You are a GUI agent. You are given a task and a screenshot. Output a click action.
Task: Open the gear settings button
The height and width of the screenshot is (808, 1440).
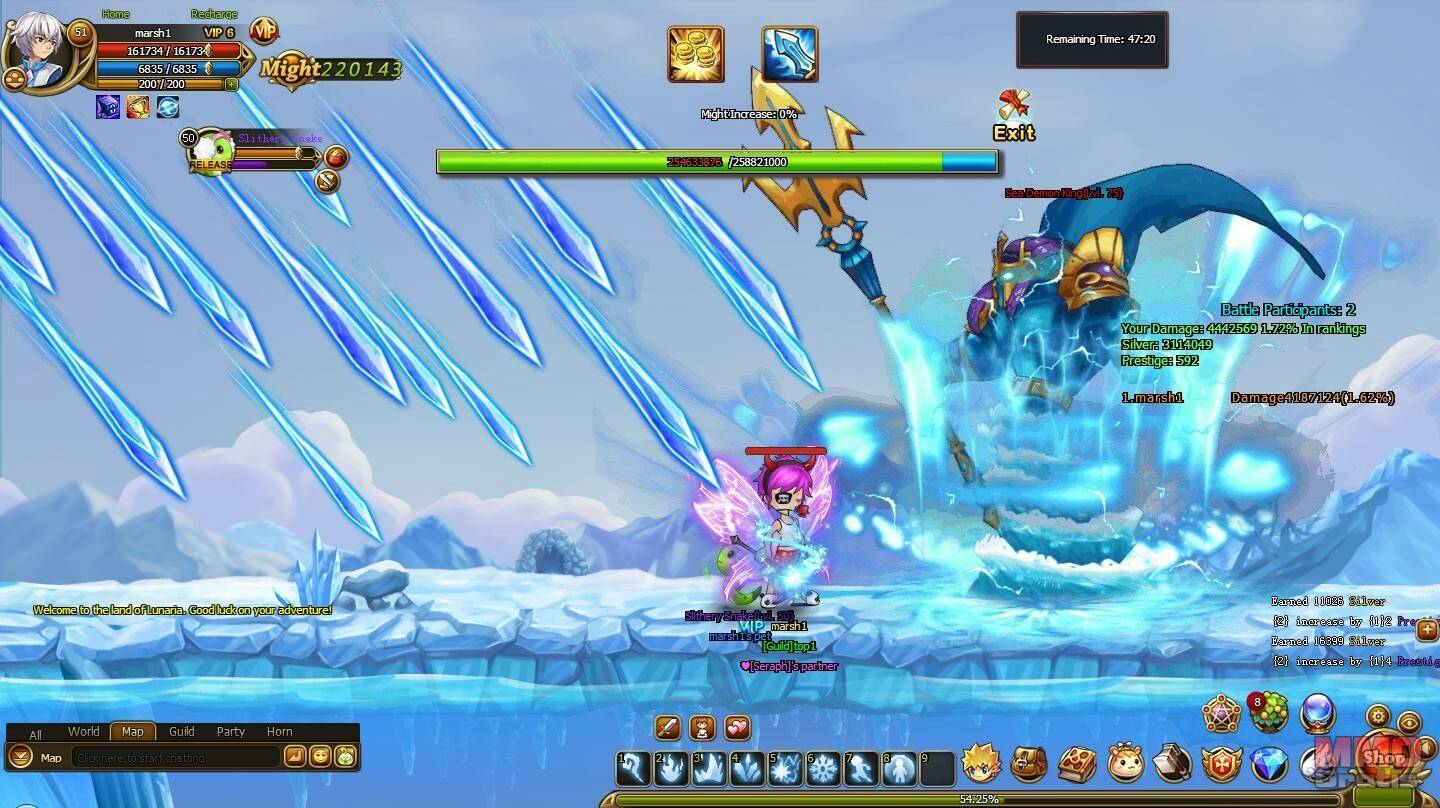1378,716
